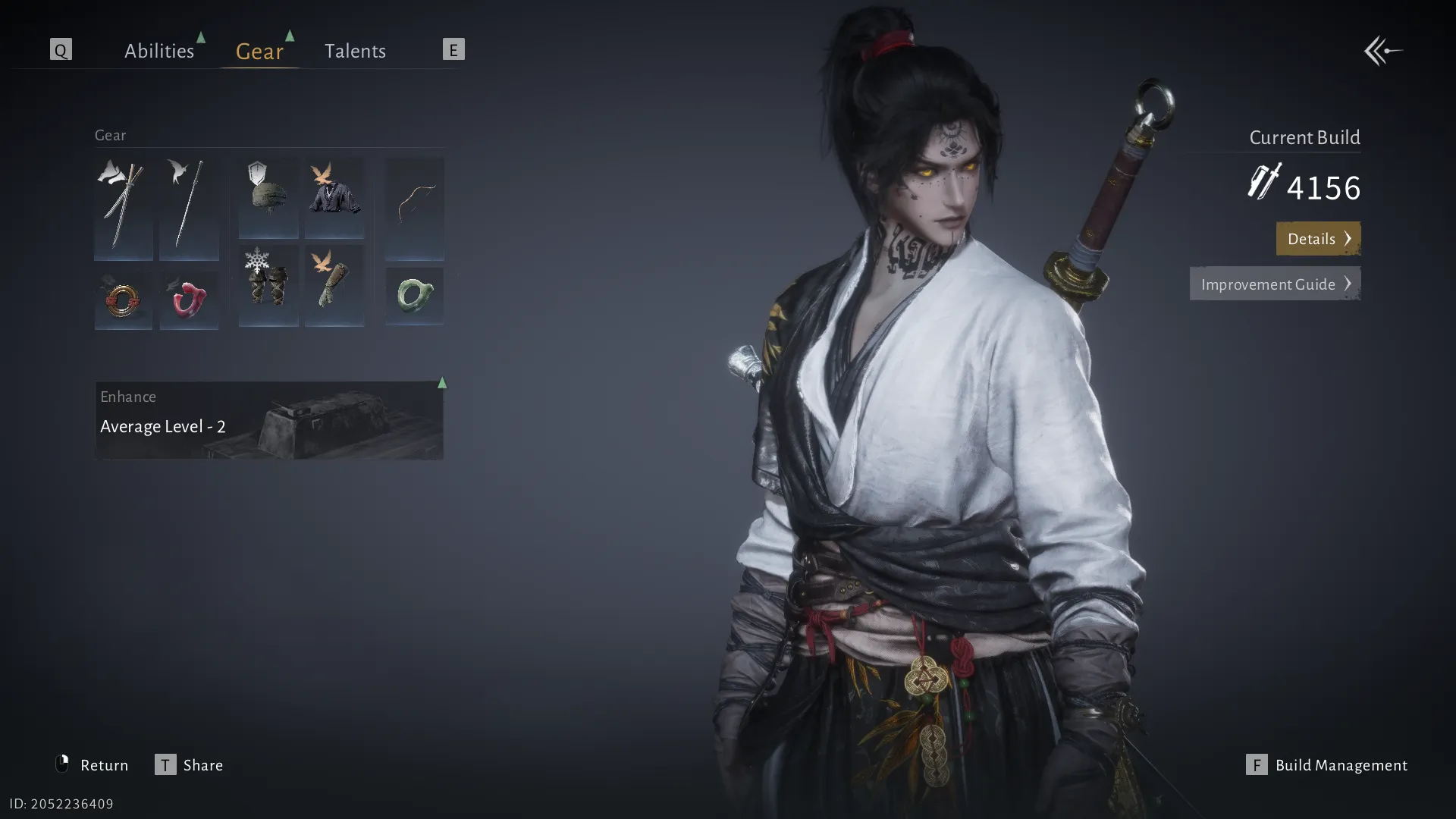This screenshot has height=819, width=1456.
Task: Pick the bow ranged weapon slot
Action: click(x=414, y=208)
